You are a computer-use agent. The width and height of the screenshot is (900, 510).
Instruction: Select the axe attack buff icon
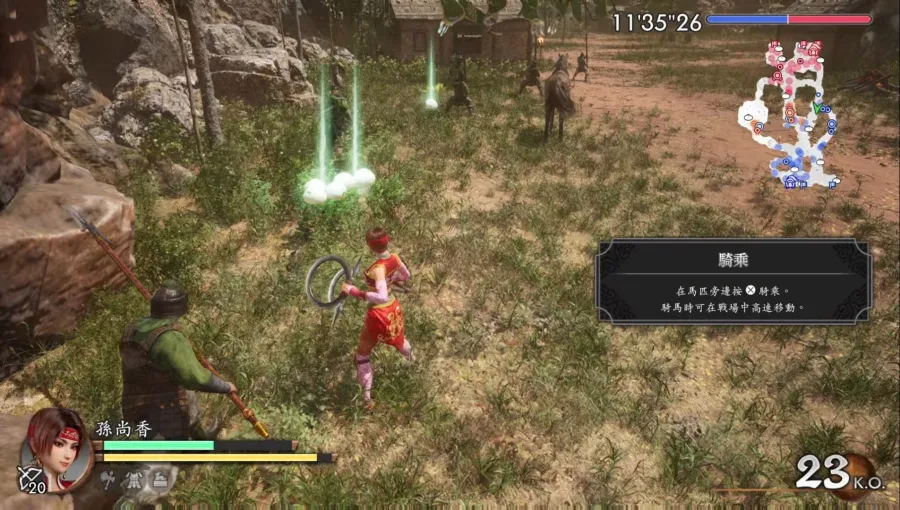click(109, 482)
